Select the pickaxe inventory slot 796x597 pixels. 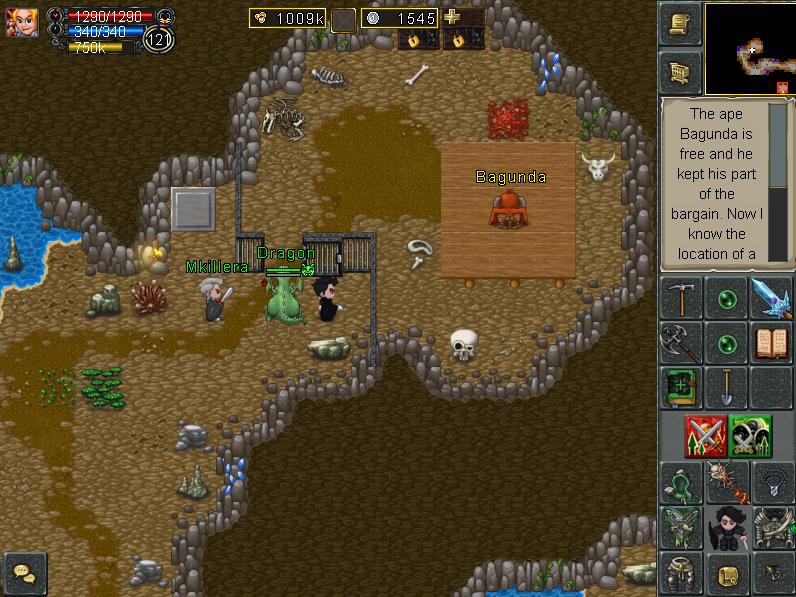click(680, 299)
